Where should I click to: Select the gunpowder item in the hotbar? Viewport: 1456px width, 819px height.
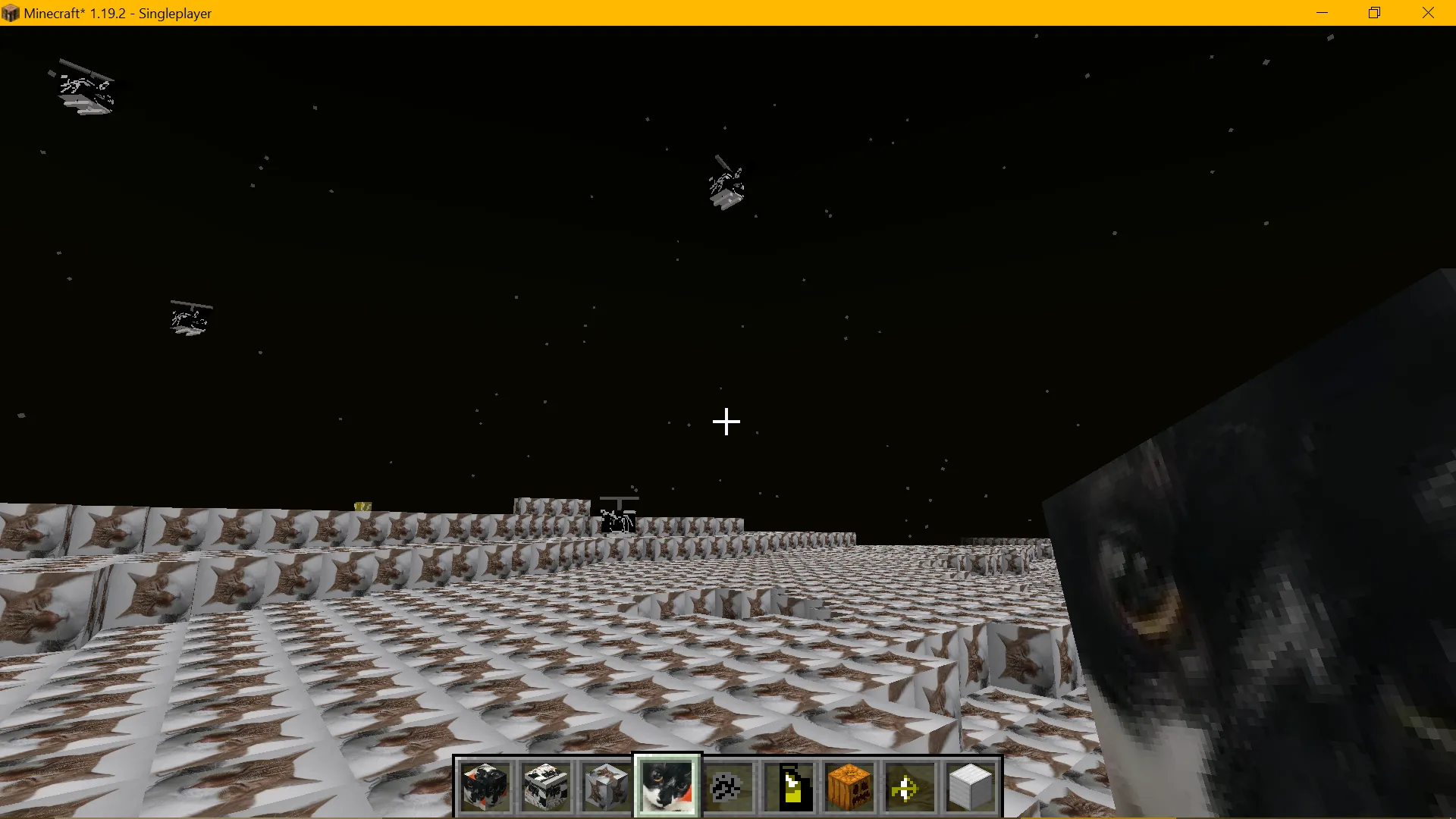tap(727, 786)
